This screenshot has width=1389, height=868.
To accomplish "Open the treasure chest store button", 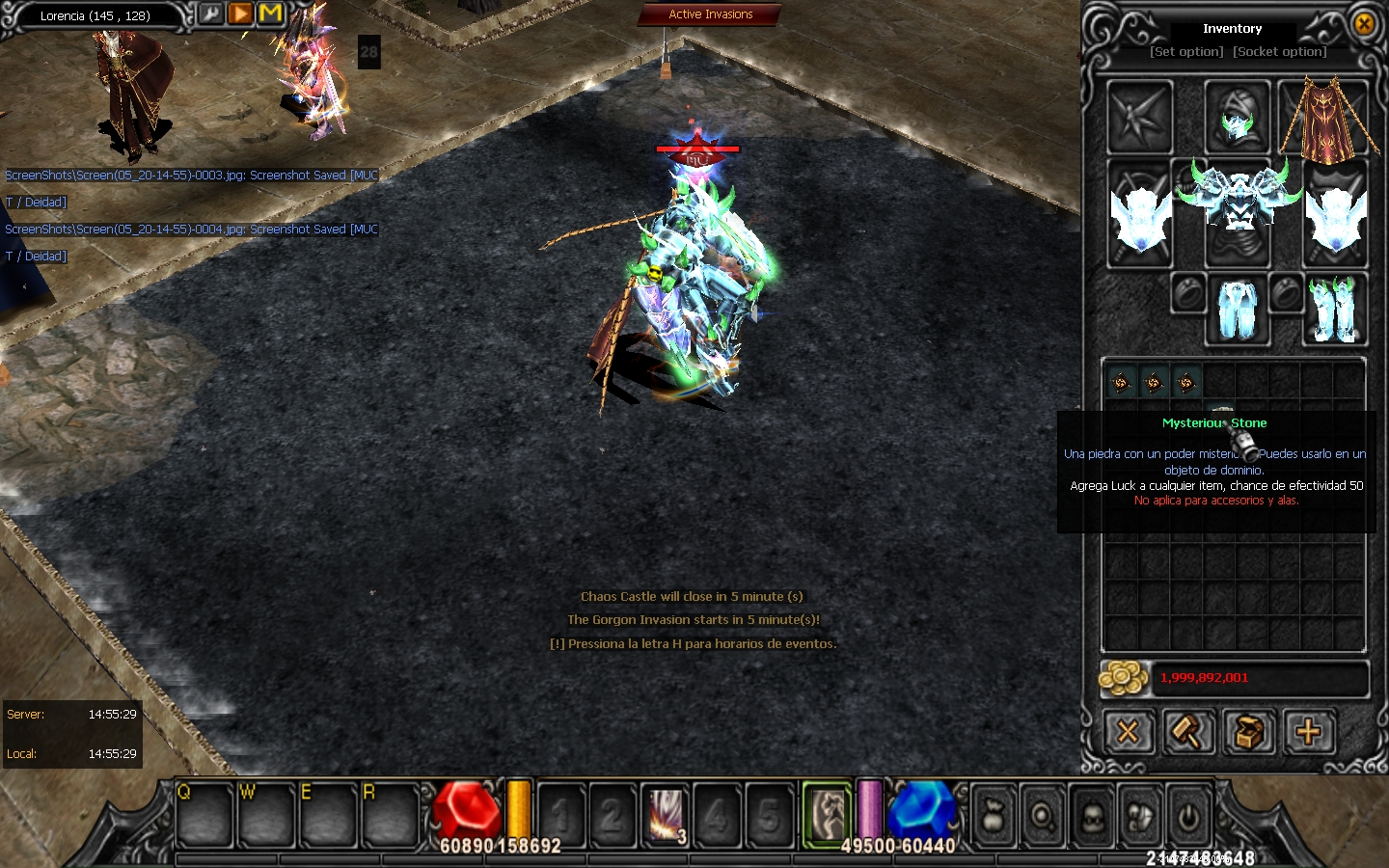I will pos(1248,733).
